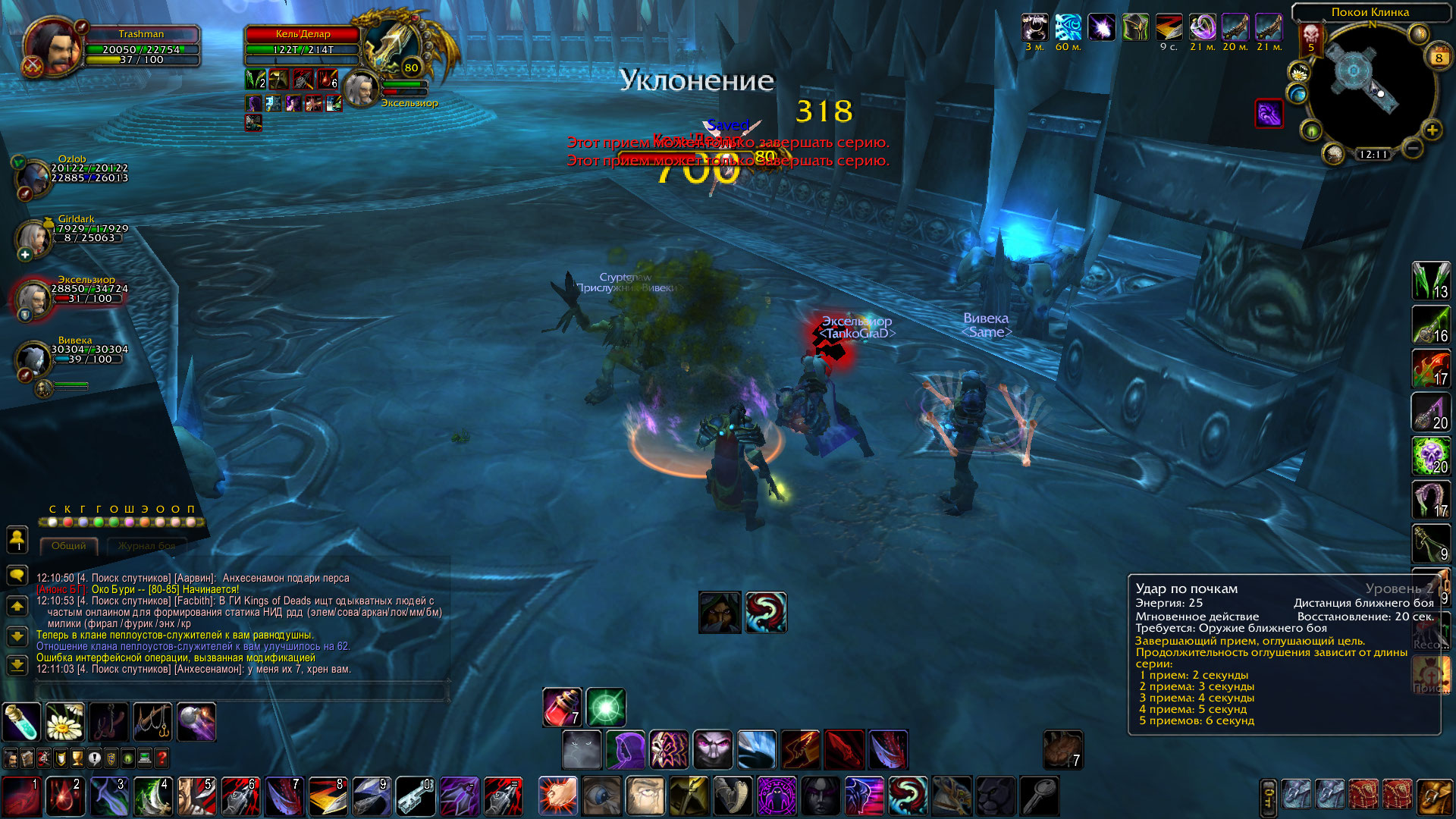1456x819 pixels.
Task: Switch to the Общий chat tab
Action: [69, 546]
